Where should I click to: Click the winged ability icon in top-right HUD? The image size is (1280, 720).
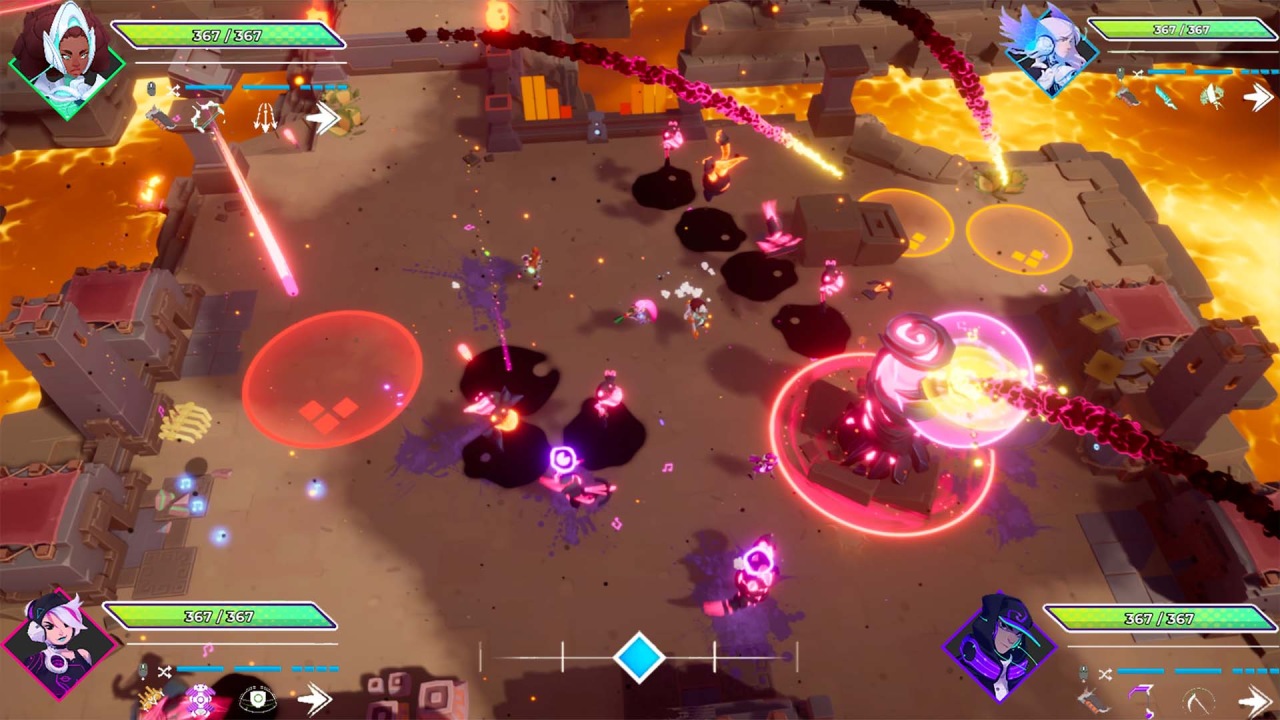point(1212,95)
